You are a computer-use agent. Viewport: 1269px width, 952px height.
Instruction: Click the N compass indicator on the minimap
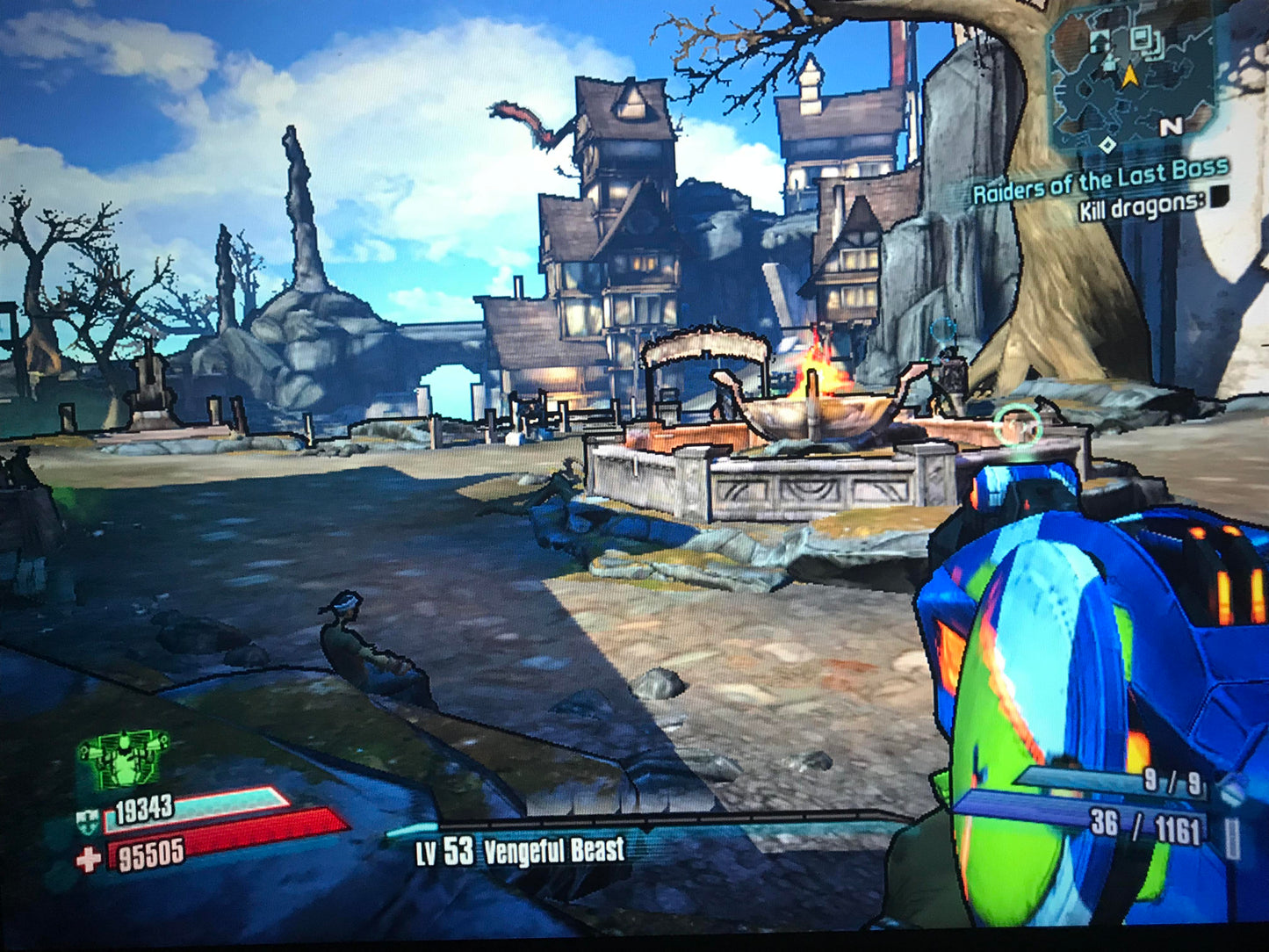coord(1171,128)
